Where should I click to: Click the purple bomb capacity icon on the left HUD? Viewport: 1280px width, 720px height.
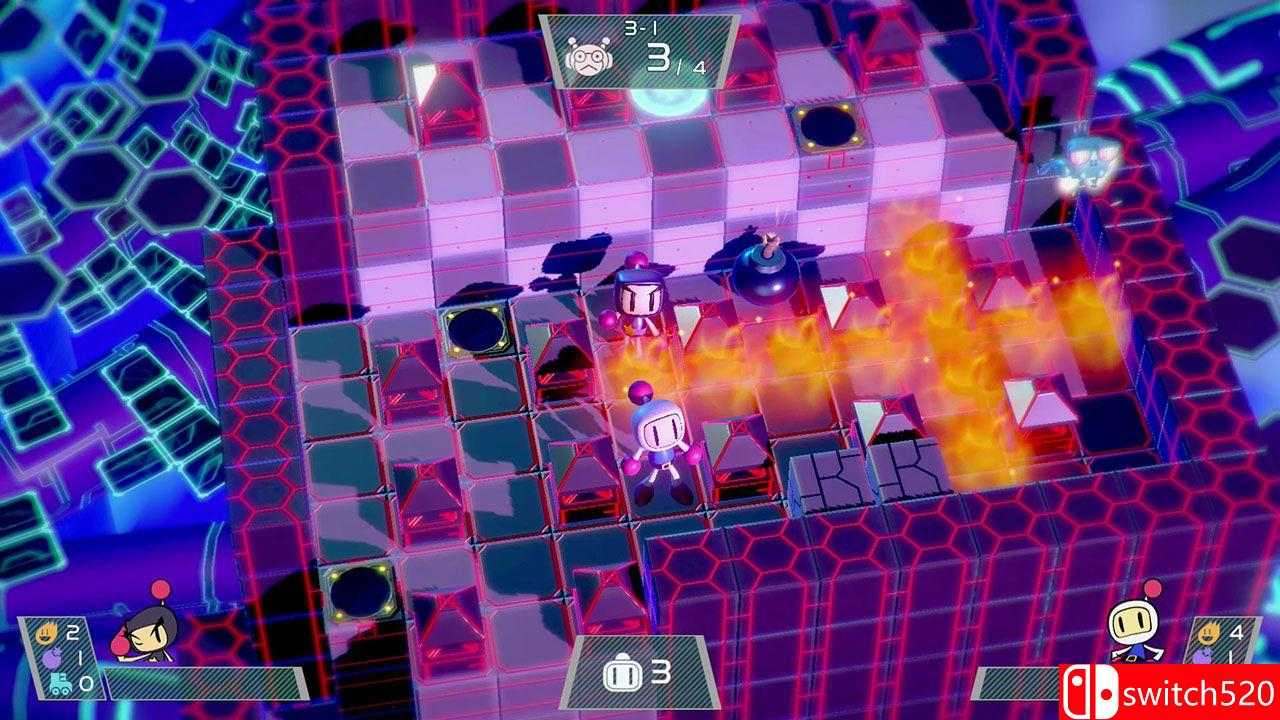[52, 658]
